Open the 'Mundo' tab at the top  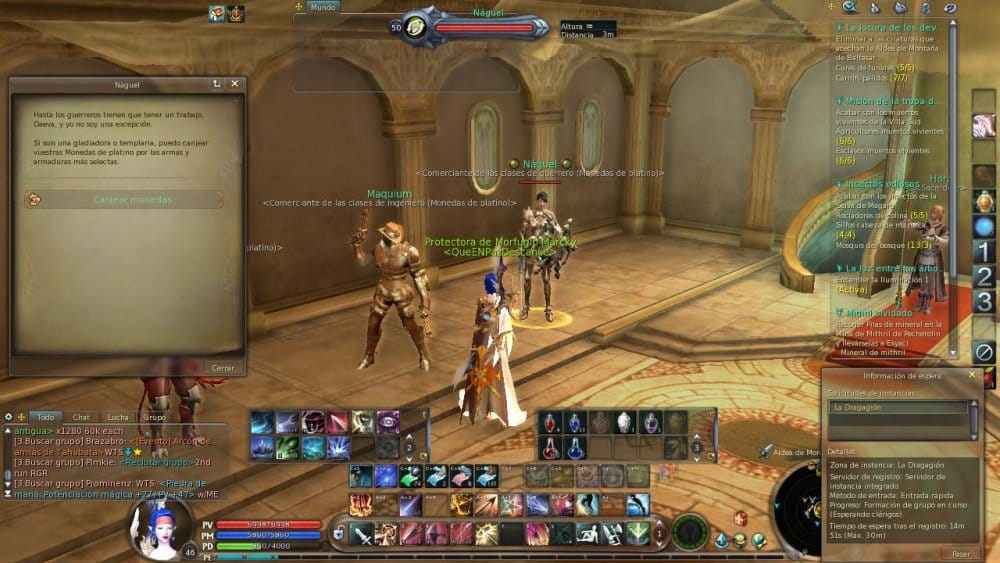[x=323, y=7]
